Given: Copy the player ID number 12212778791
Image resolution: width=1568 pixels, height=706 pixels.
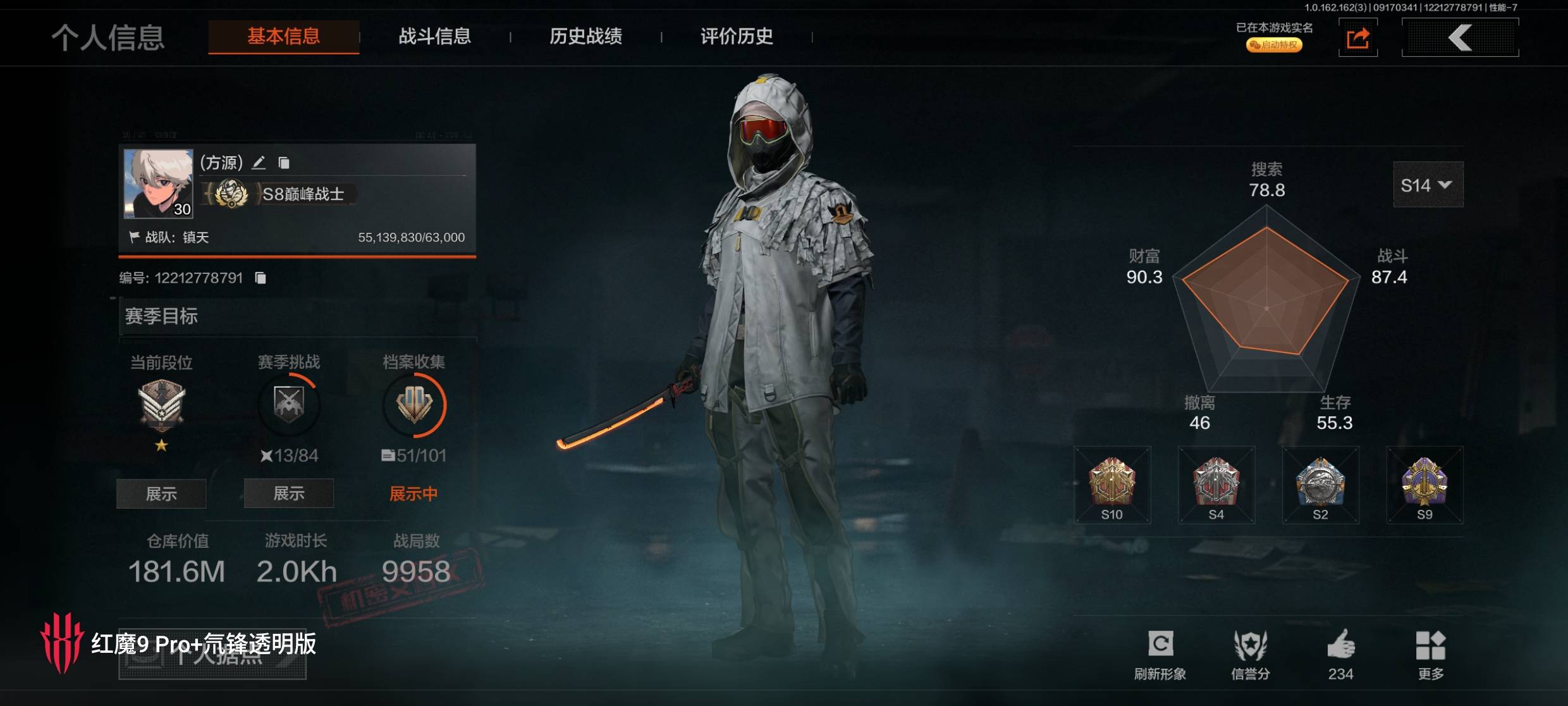Looking at the screenshot, I should coord(260,278).
